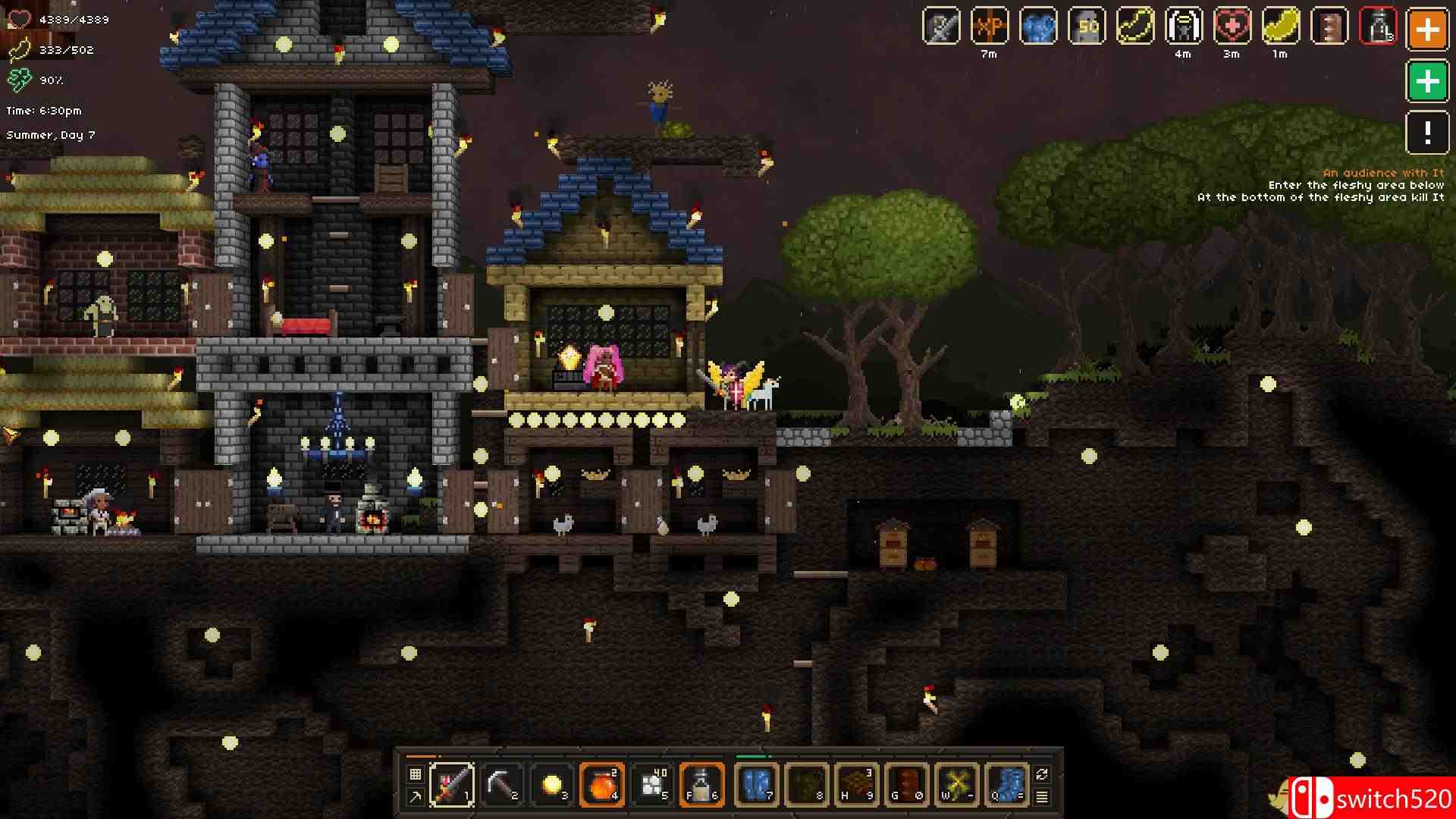
Task: Select the stack of 40 stone blocks
Action: tap(654, 785)
